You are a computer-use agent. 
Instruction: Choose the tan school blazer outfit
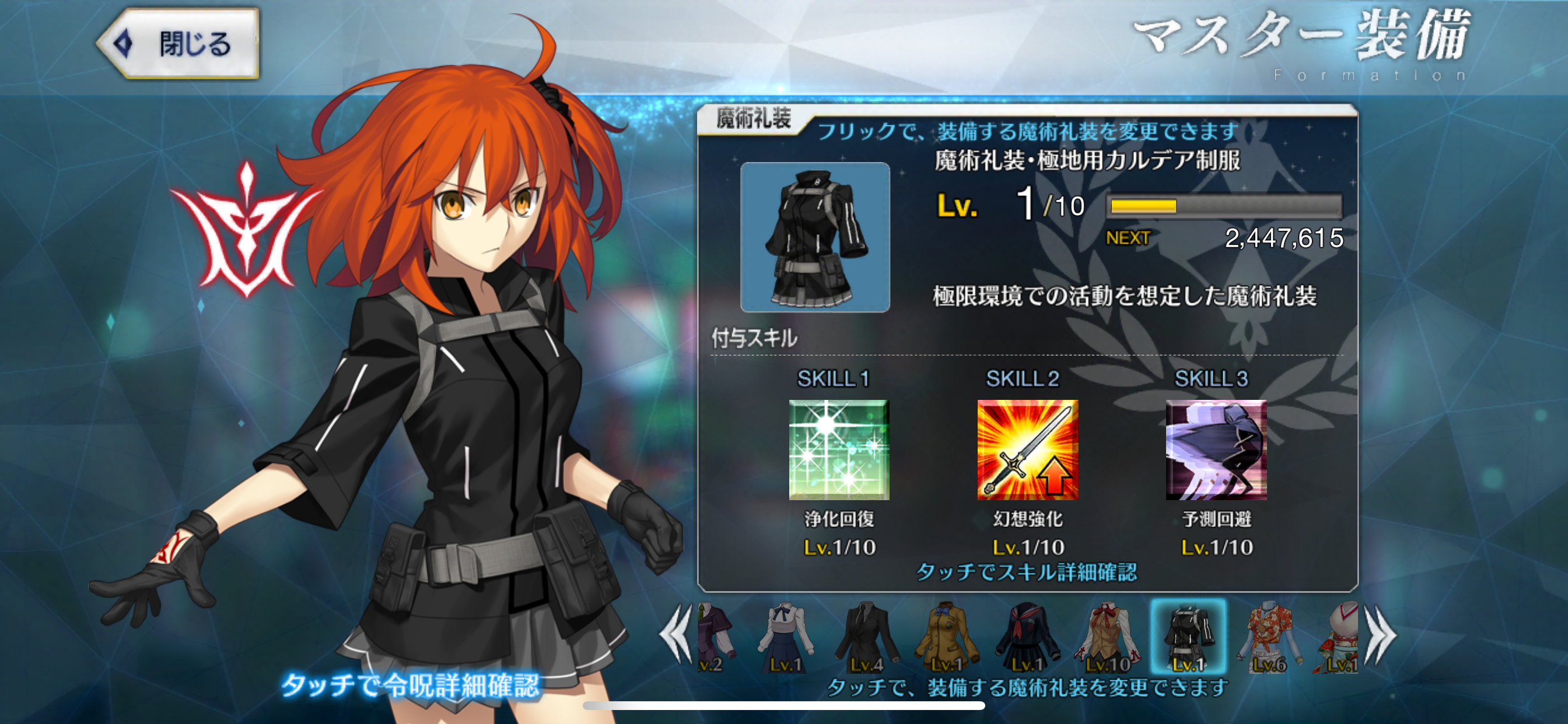coord(947,637)
